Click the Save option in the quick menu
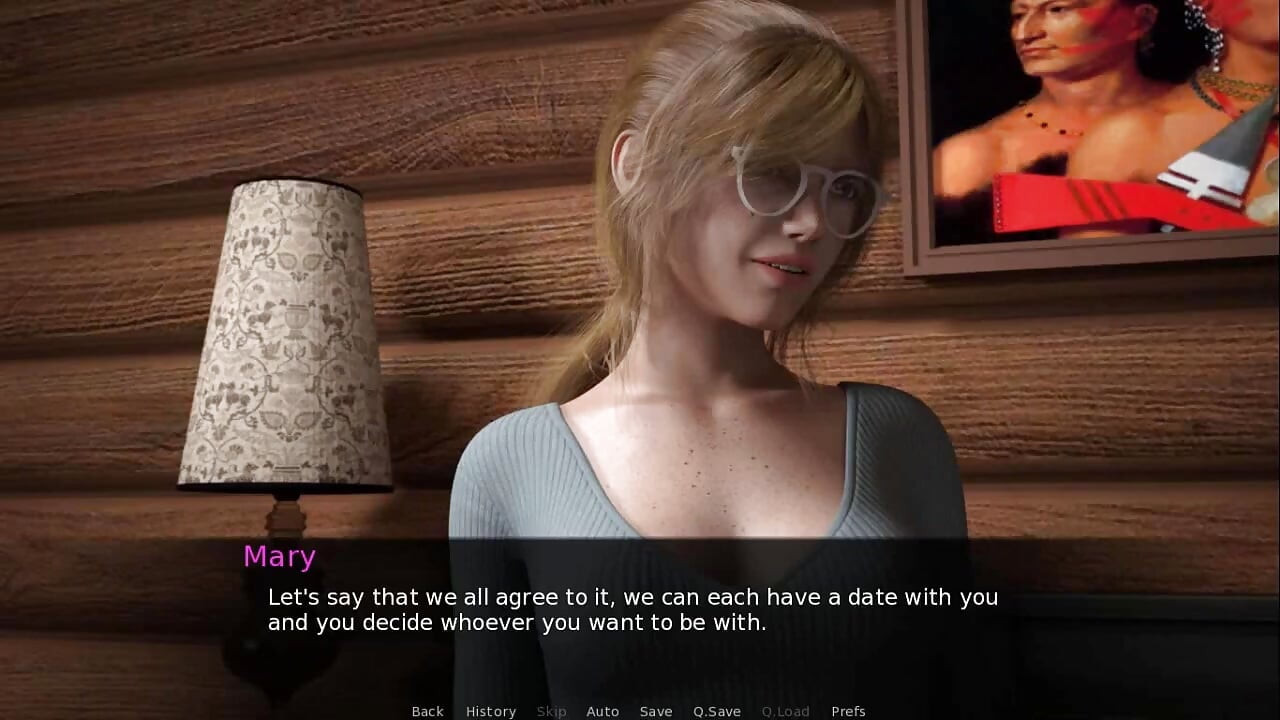1280x720 pixels. click(x=656, y=711)
